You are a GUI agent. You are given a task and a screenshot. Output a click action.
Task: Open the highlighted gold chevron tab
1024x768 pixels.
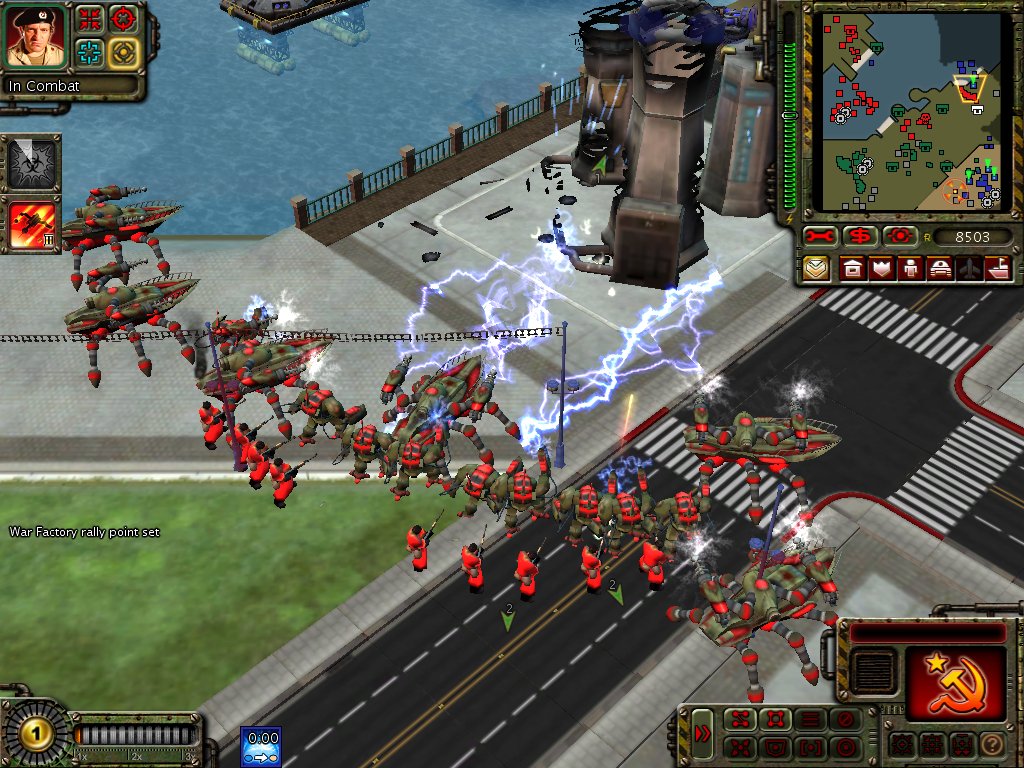817,268
